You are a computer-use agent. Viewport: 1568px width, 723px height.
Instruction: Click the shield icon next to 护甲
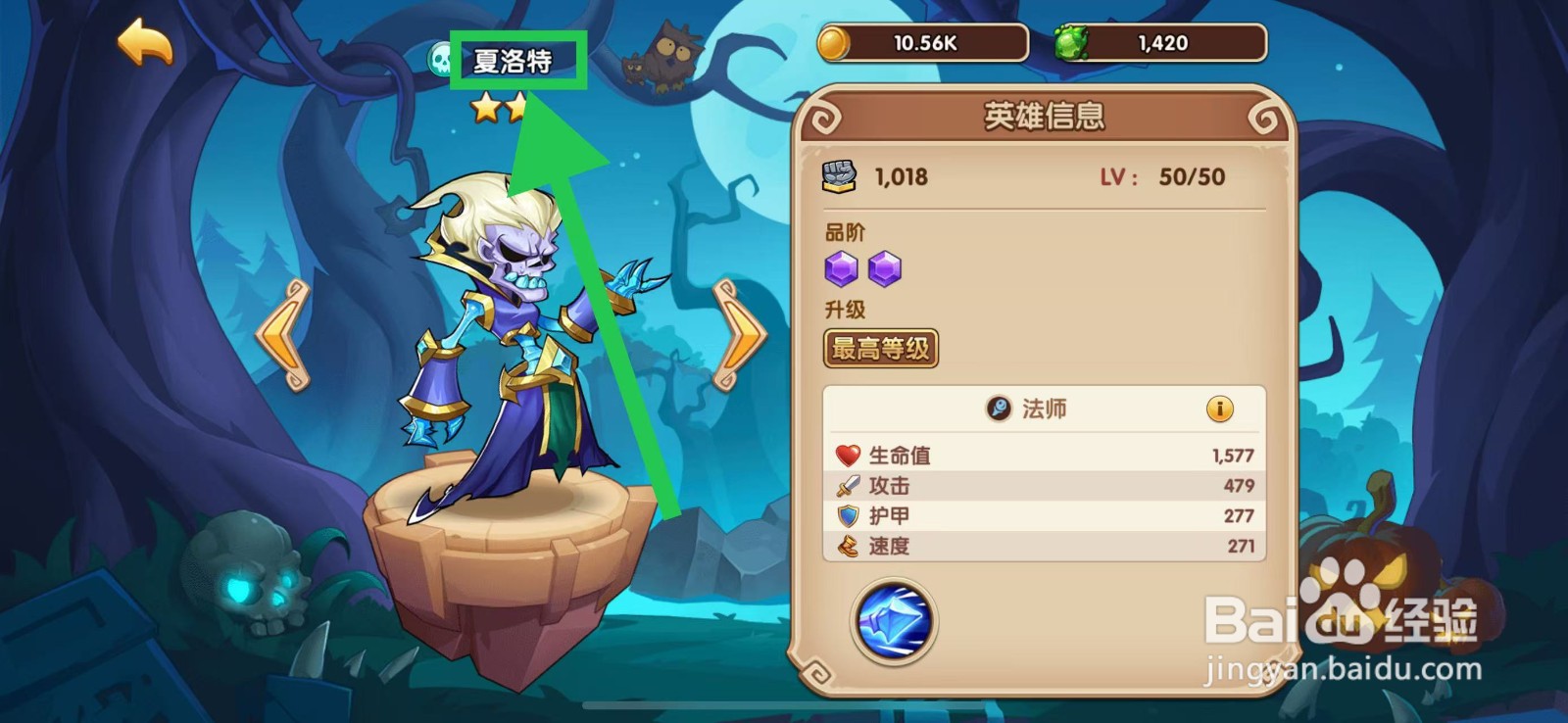tap(847, 515)
